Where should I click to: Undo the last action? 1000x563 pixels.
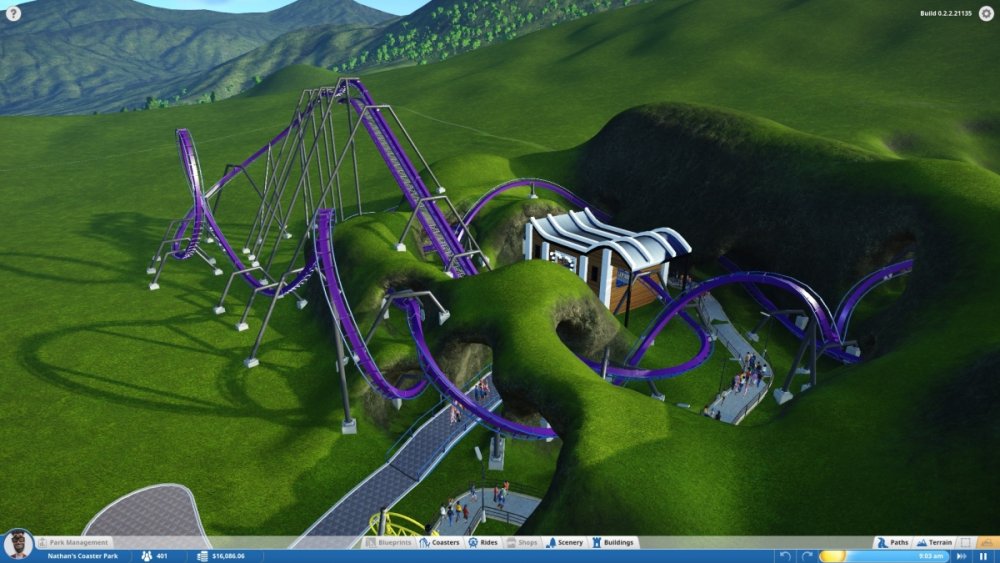pyautogui.click(x=784, y=556)
